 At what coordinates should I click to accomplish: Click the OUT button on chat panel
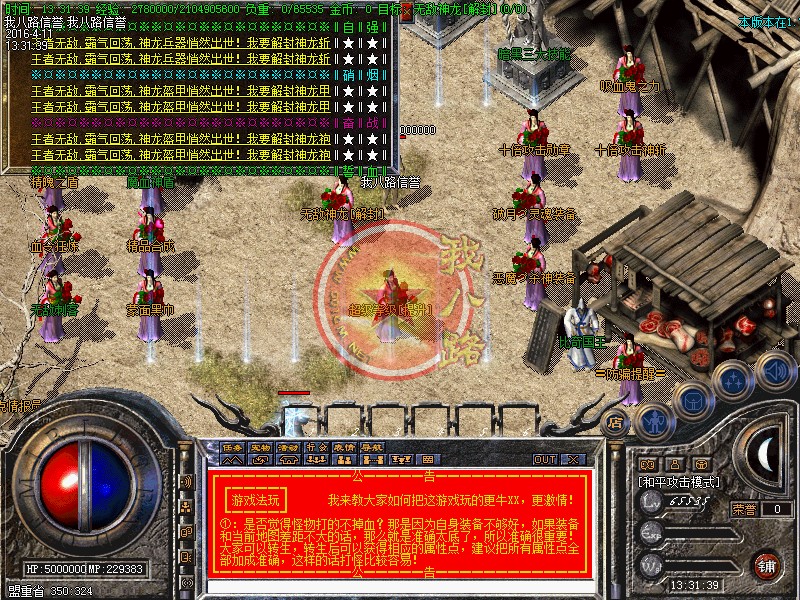pyautogui.click(x=544, y=459)
